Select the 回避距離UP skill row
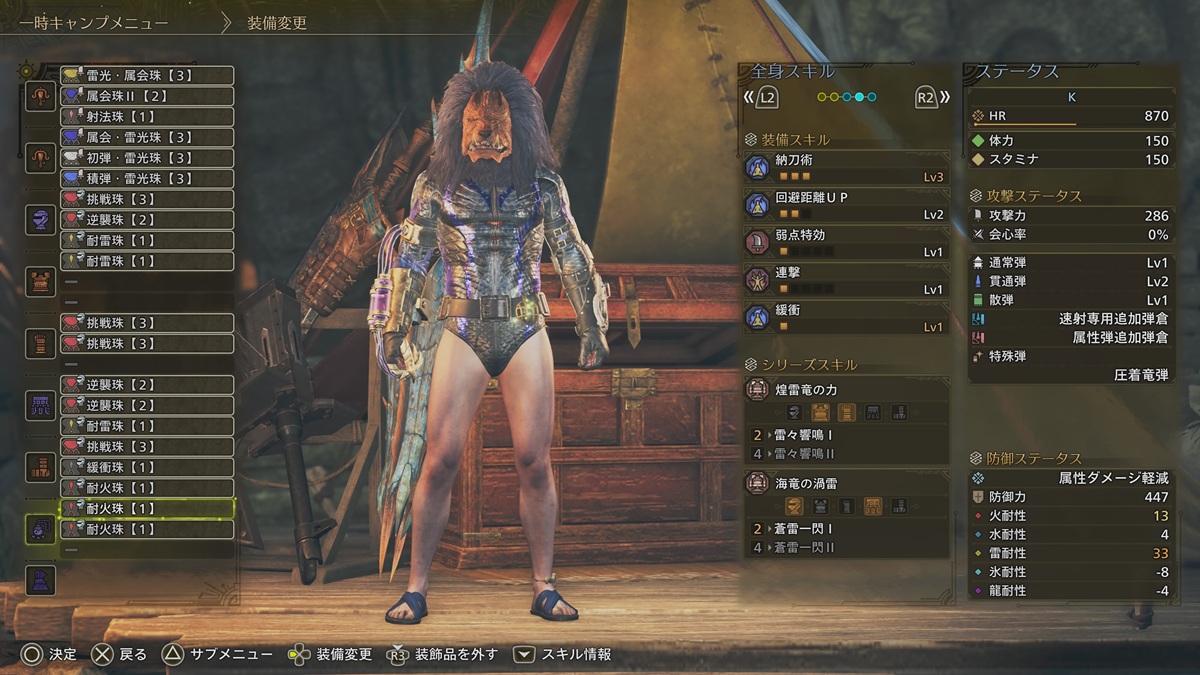Image resolution: width=1200 pixels, height=675 pixels. [x=846, y=205]
